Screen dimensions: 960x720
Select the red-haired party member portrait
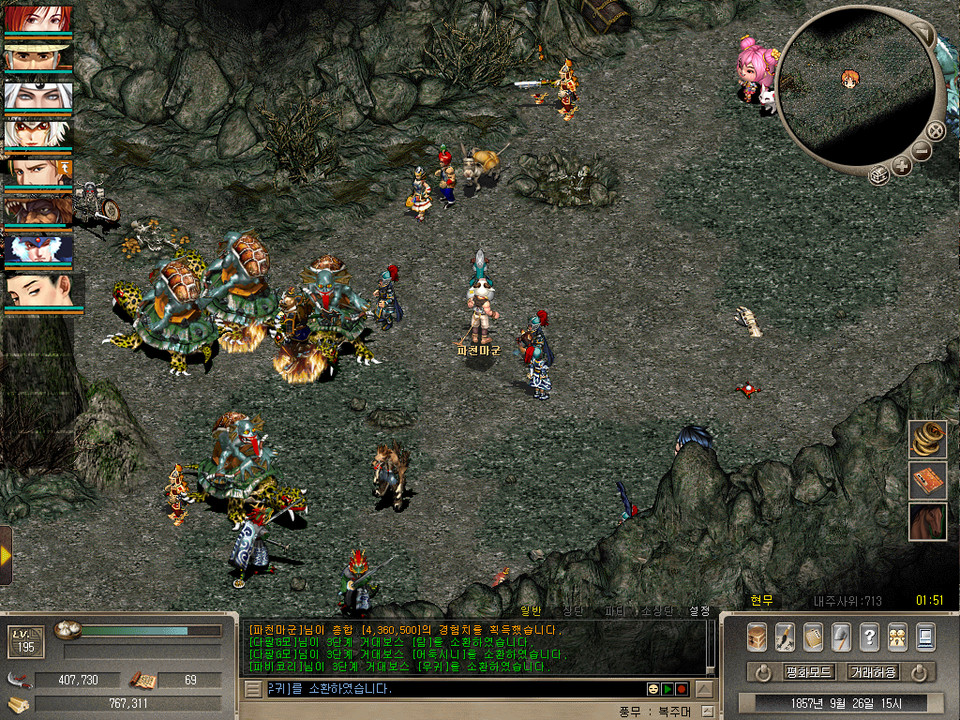coord(38,19)
